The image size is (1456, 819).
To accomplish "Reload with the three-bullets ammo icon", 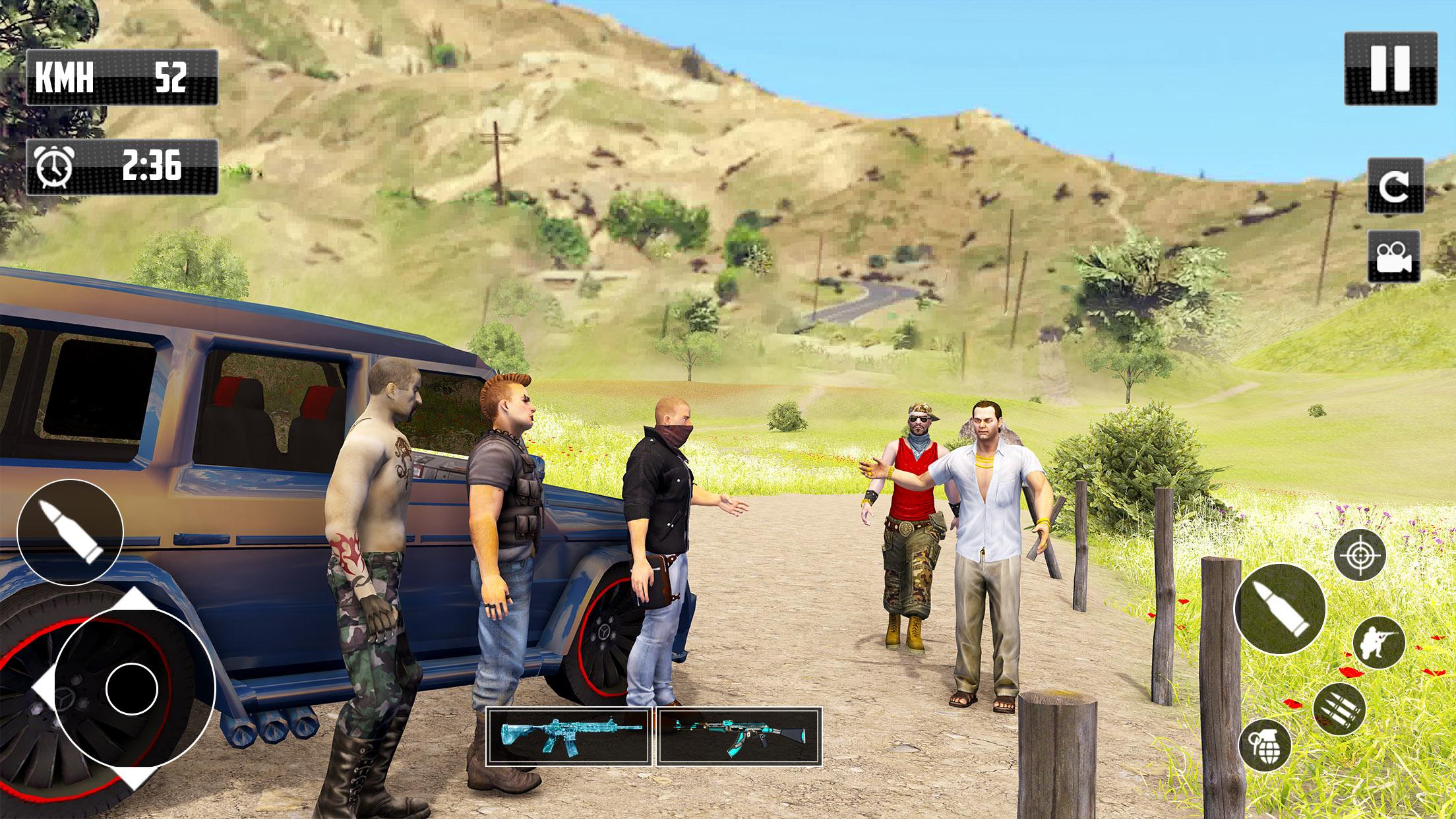I will (1339, 710).
